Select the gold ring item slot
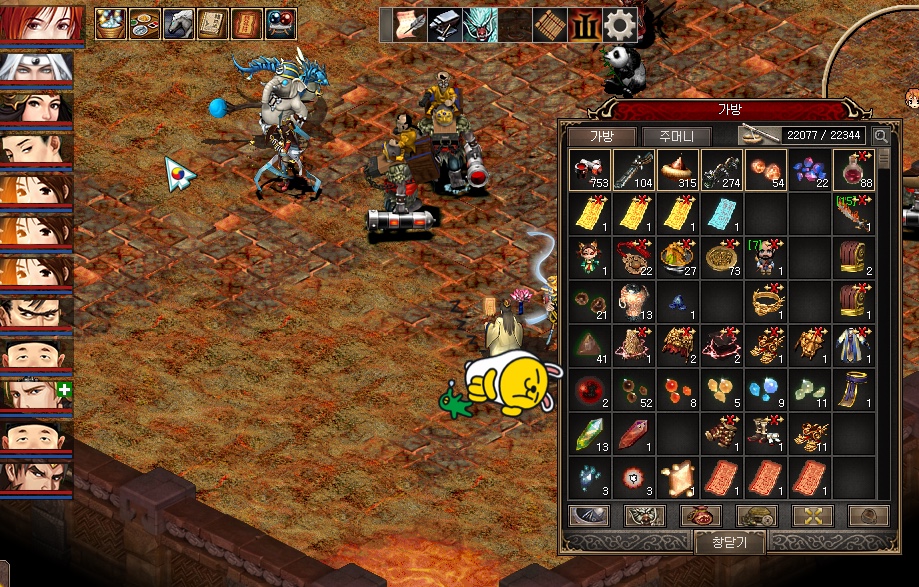This screenshot has height=587, width=919. (x=766, y=300)
